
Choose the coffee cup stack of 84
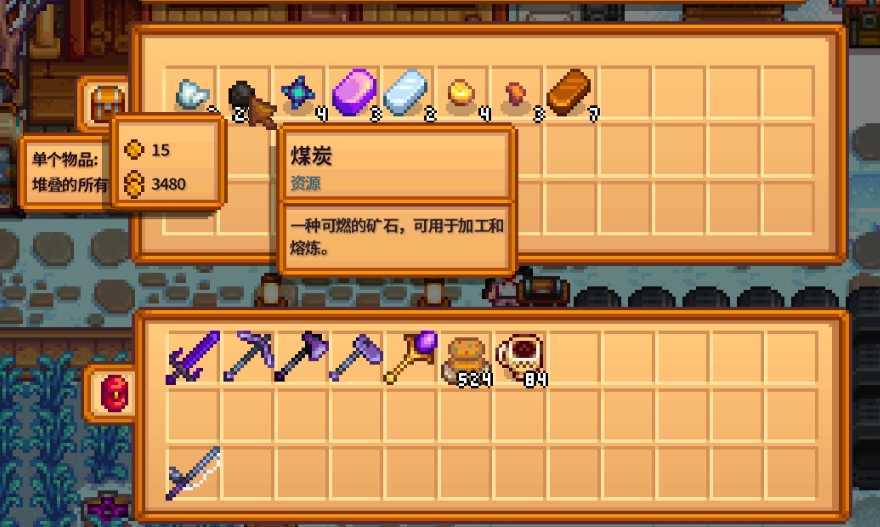pos(520,360)
